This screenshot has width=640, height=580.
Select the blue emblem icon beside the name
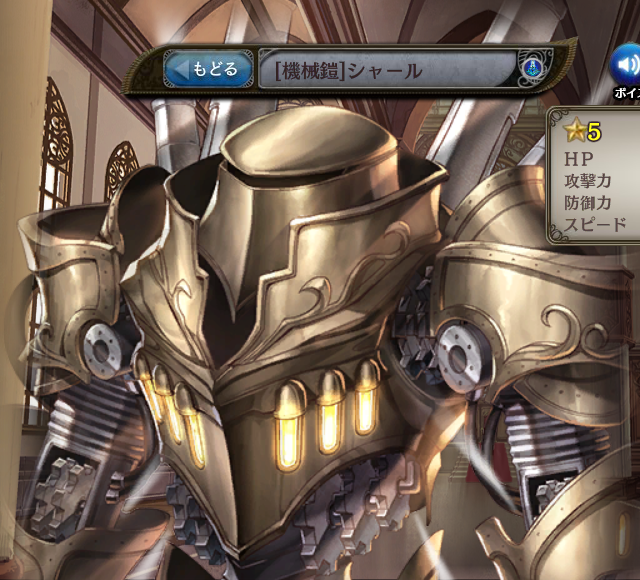(533, 69)
